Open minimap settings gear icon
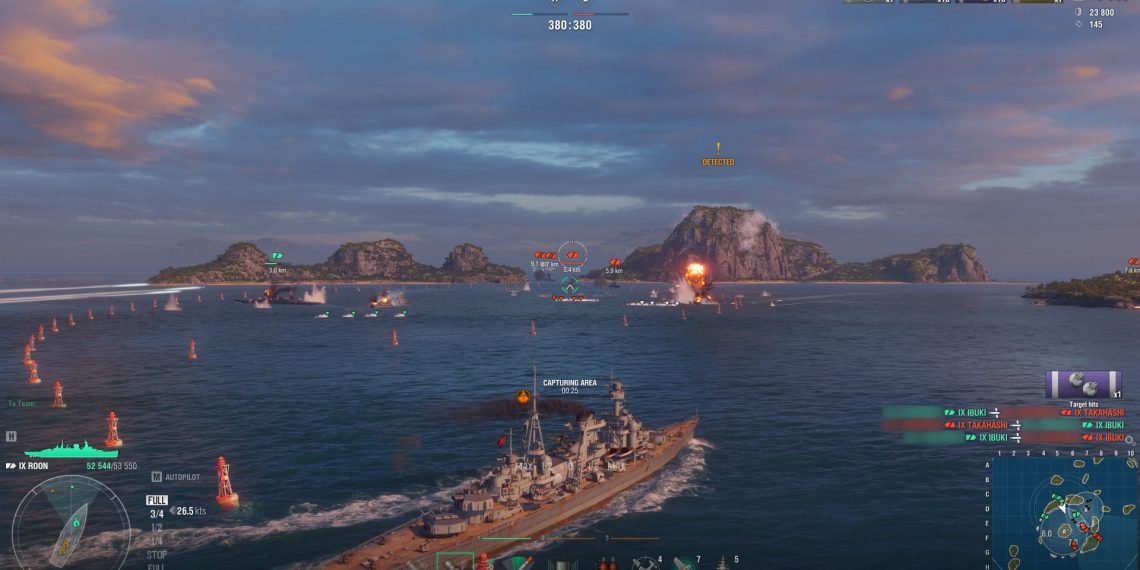This screenshot has width=1140, height=570. [1129, 439]
